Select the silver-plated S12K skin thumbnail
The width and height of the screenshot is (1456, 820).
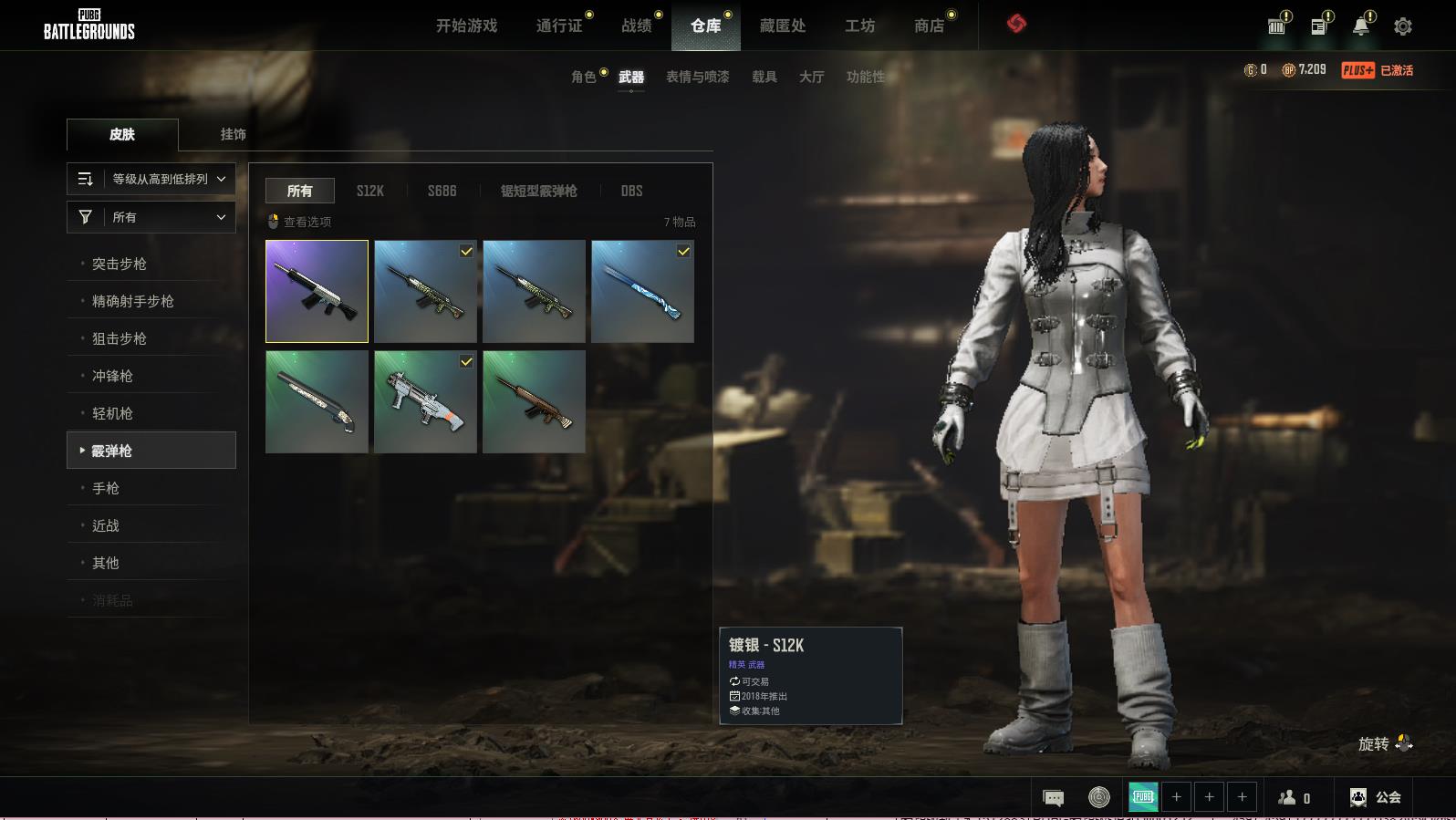pos(317,291)
